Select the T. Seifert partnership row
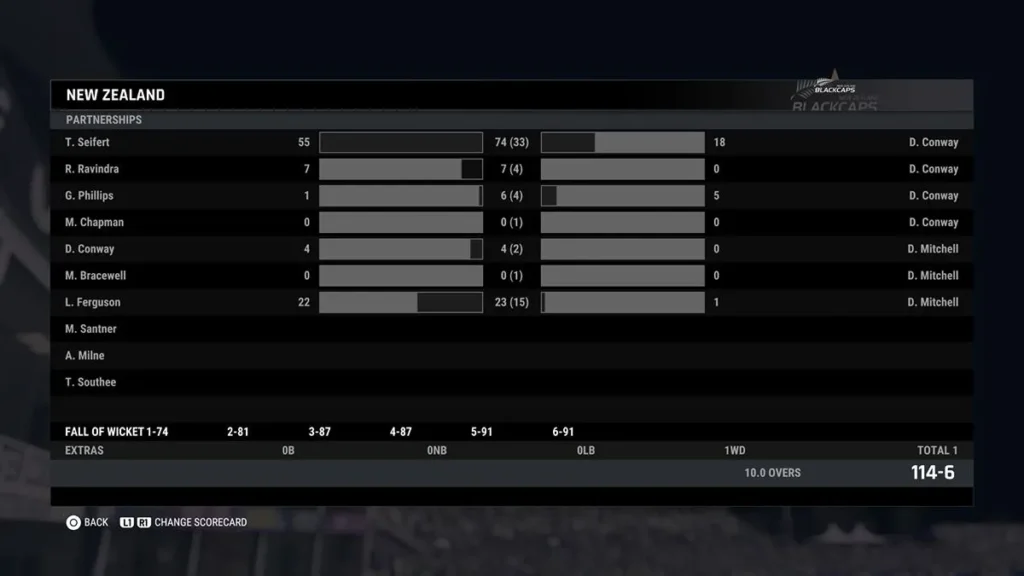 coord(88,142)
